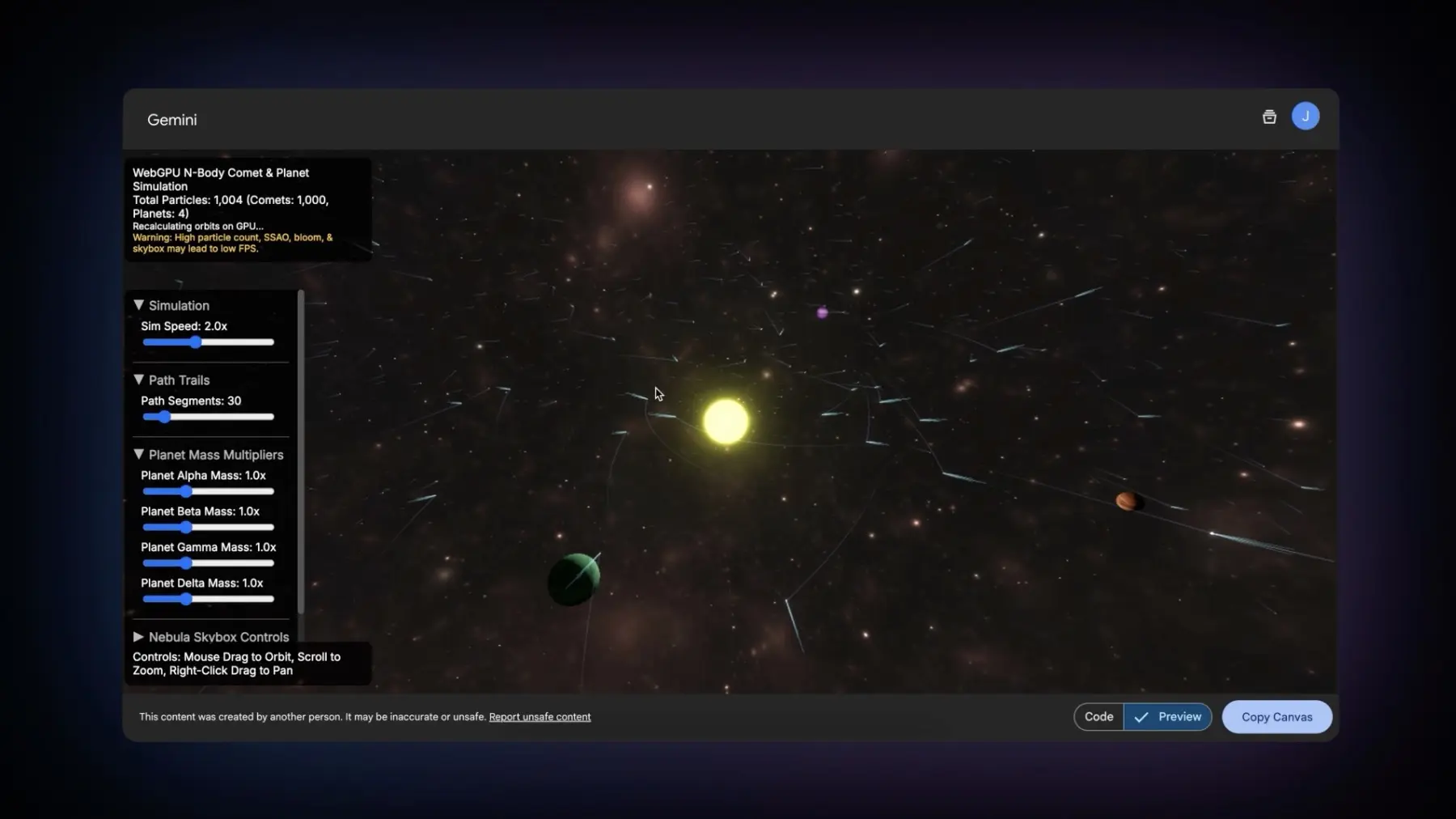Click the control panel's vertical scrollbar
The image size is (1456, 819).
pyautogui.click(x=301, y=453)
